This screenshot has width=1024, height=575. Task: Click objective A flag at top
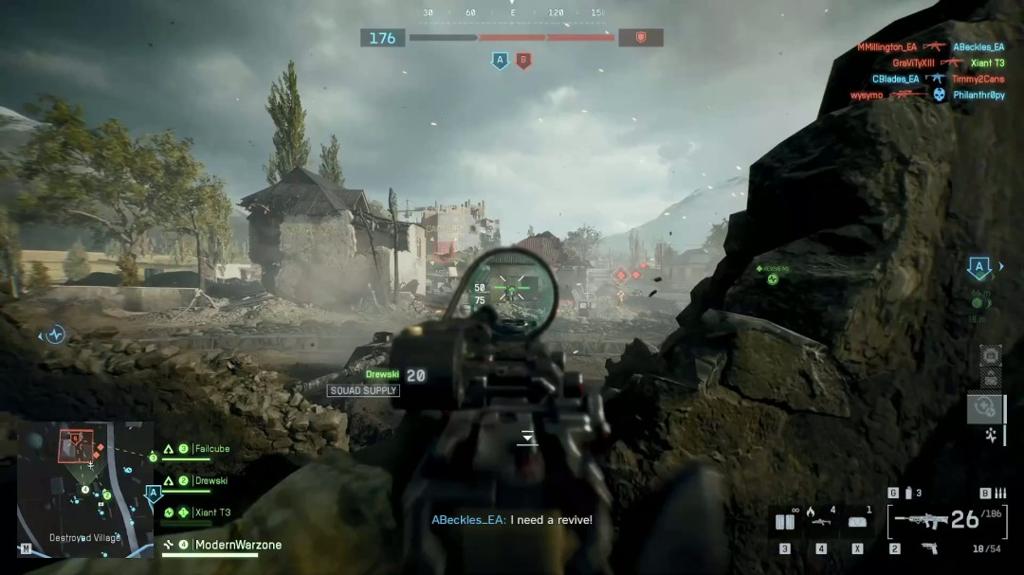(499, 62)
